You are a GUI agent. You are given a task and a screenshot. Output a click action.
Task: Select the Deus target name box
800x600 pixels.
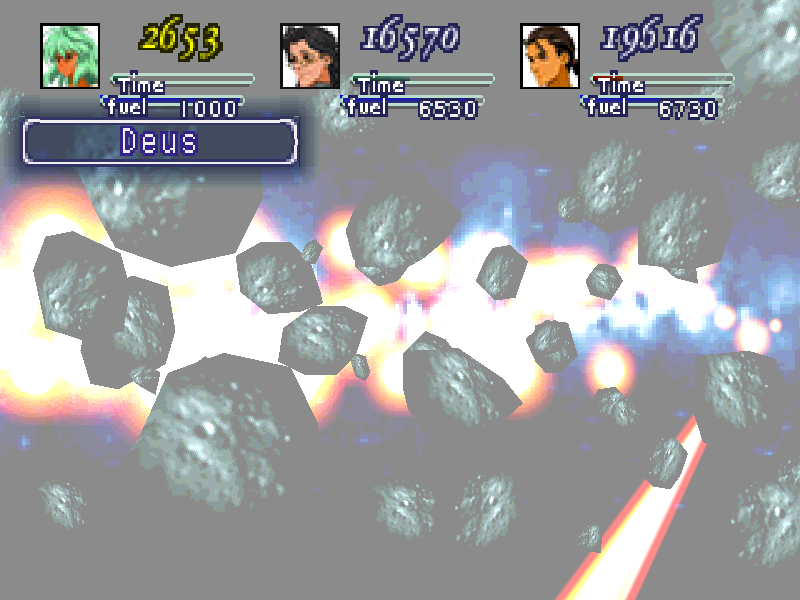[160, 142]
